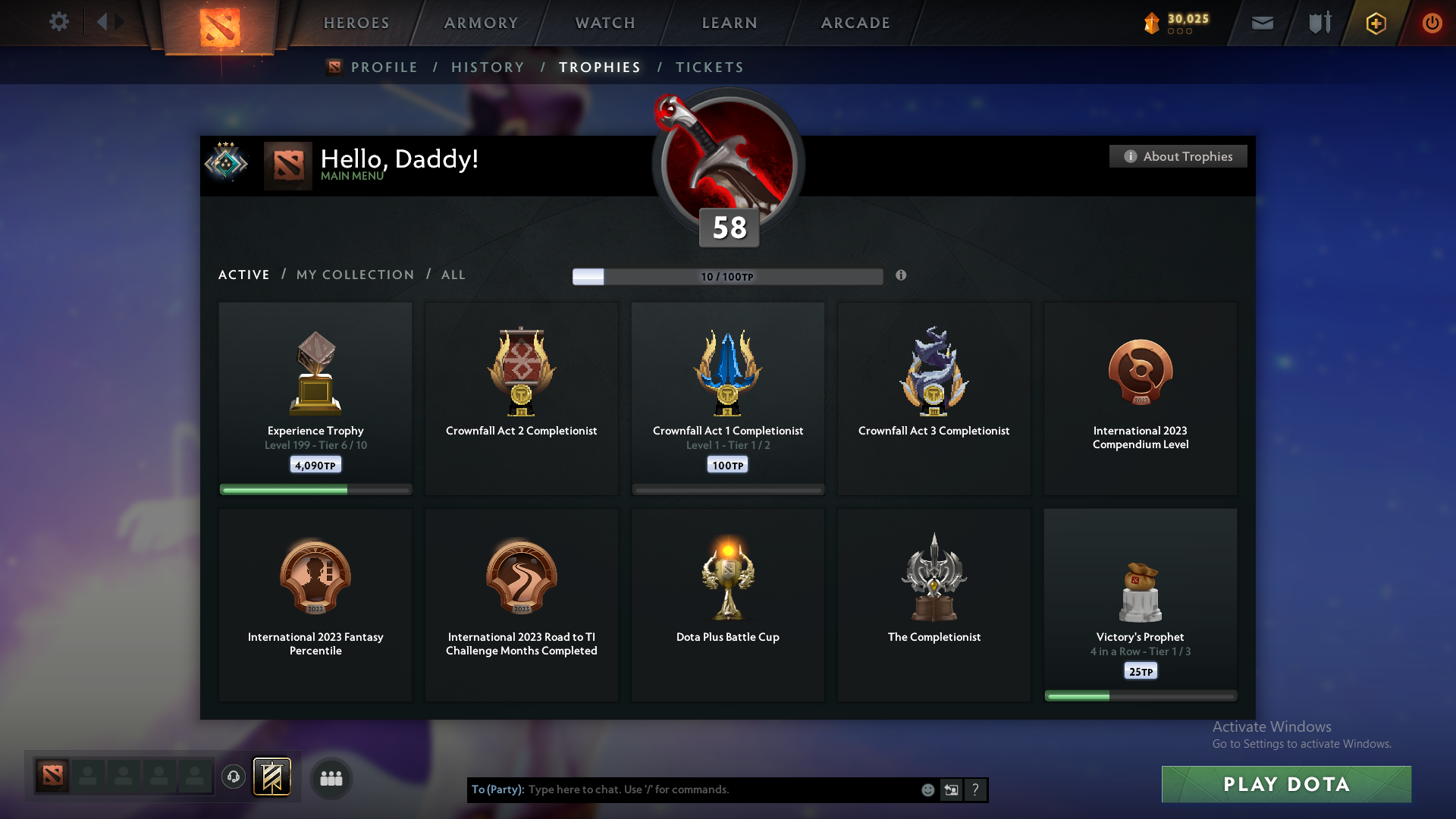The image size is (1456, 819).
Task: Open the friends list icon
Action: coord(330,778)
